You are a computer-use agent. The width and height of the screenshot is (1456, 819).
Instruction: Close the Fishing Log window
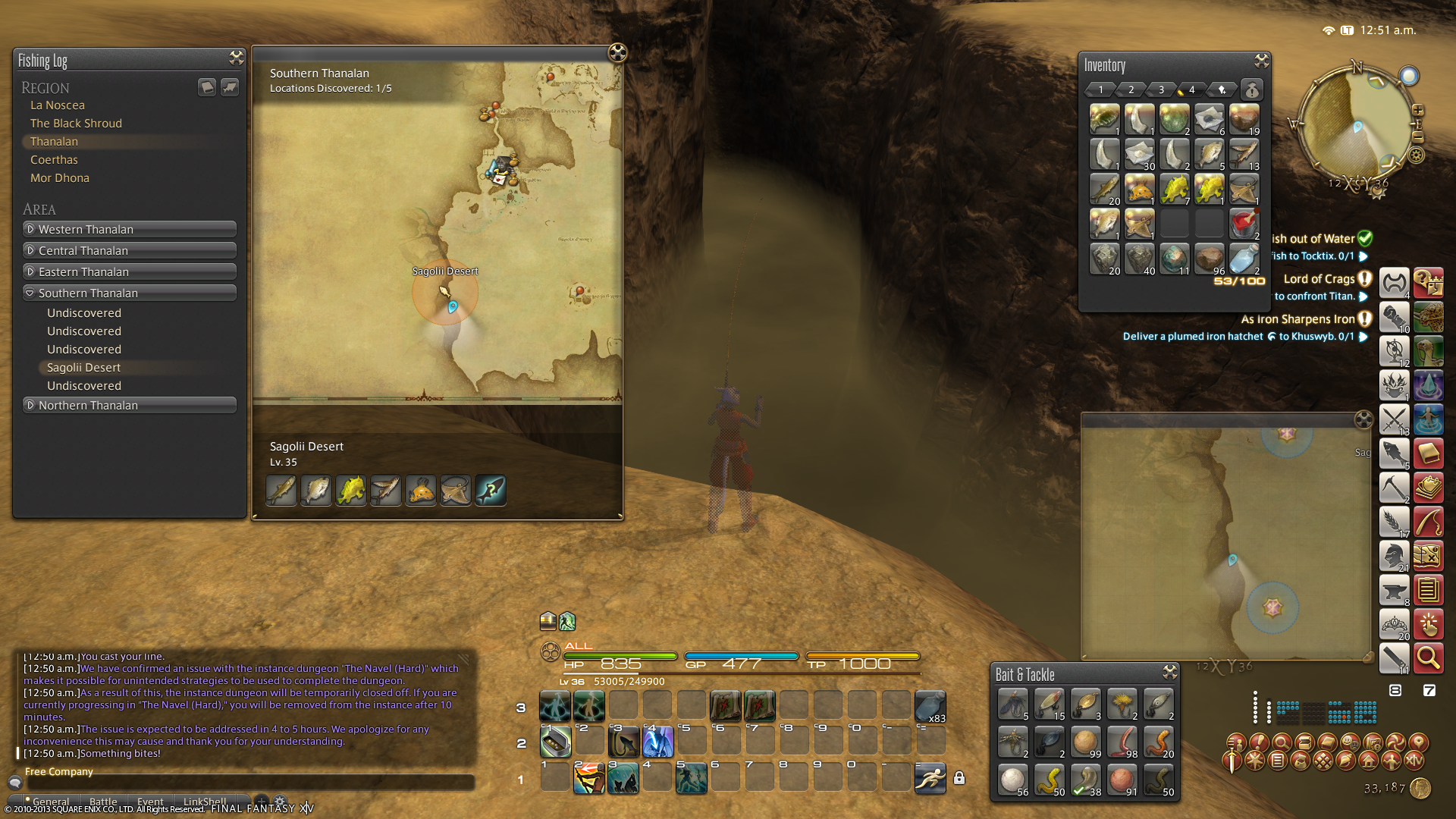pos(236,58)
